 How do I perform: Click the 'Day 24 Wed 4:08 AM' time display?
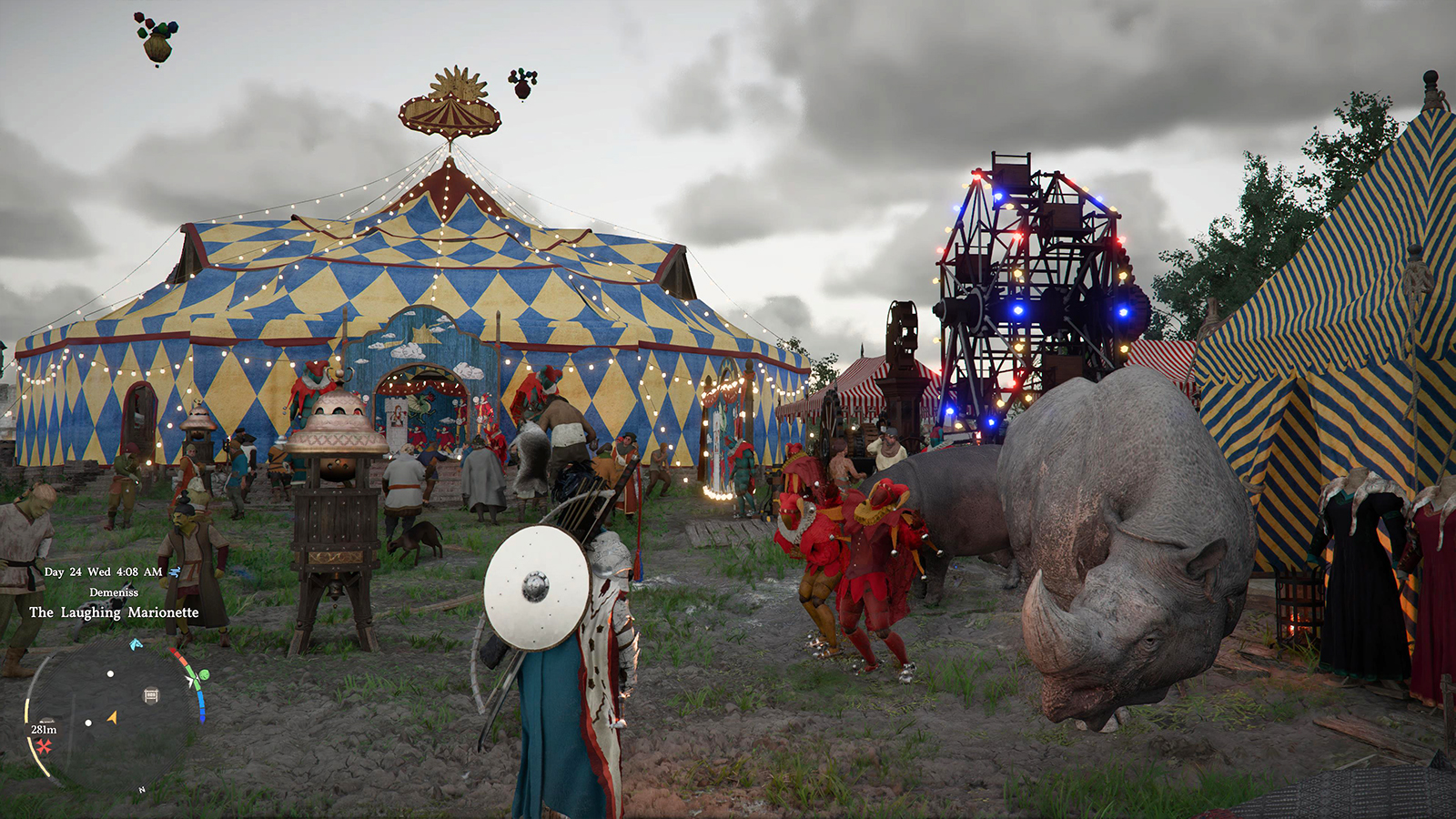(x=103, y=572)
